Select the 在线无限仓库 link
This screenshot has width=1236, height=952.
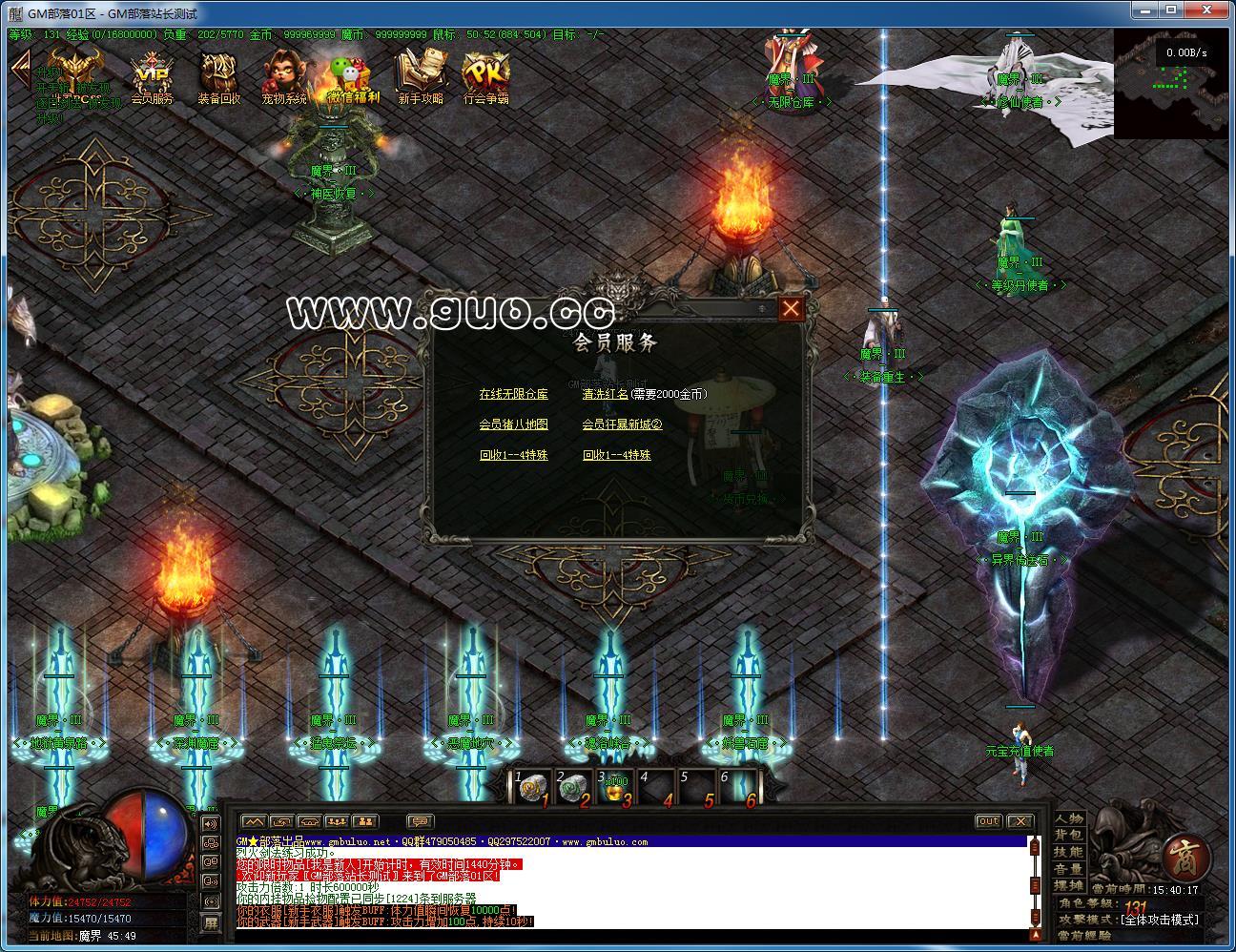513,394
